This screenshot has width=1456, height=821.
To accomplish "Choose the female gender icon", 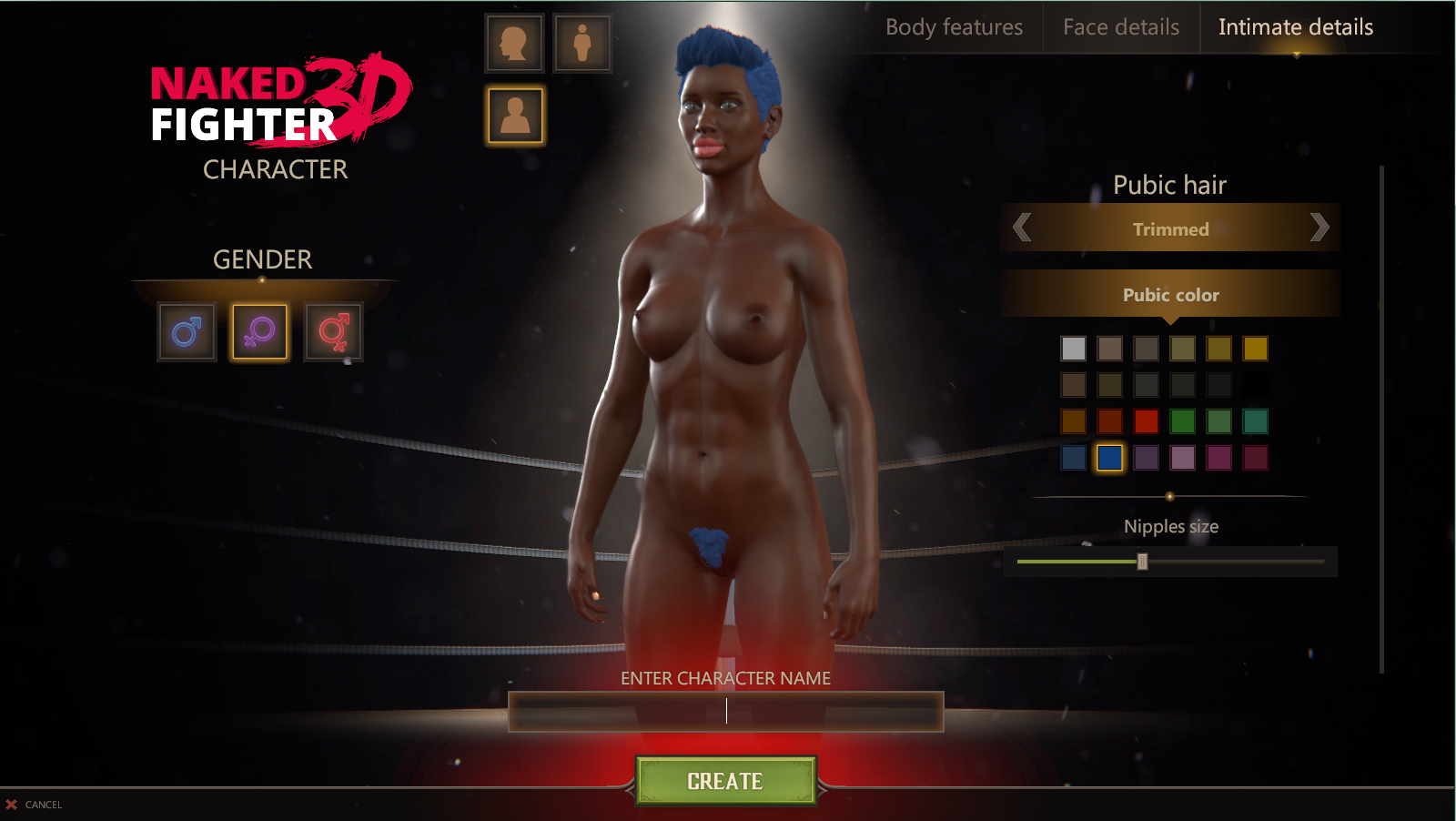I will click(x=259, y=332).
